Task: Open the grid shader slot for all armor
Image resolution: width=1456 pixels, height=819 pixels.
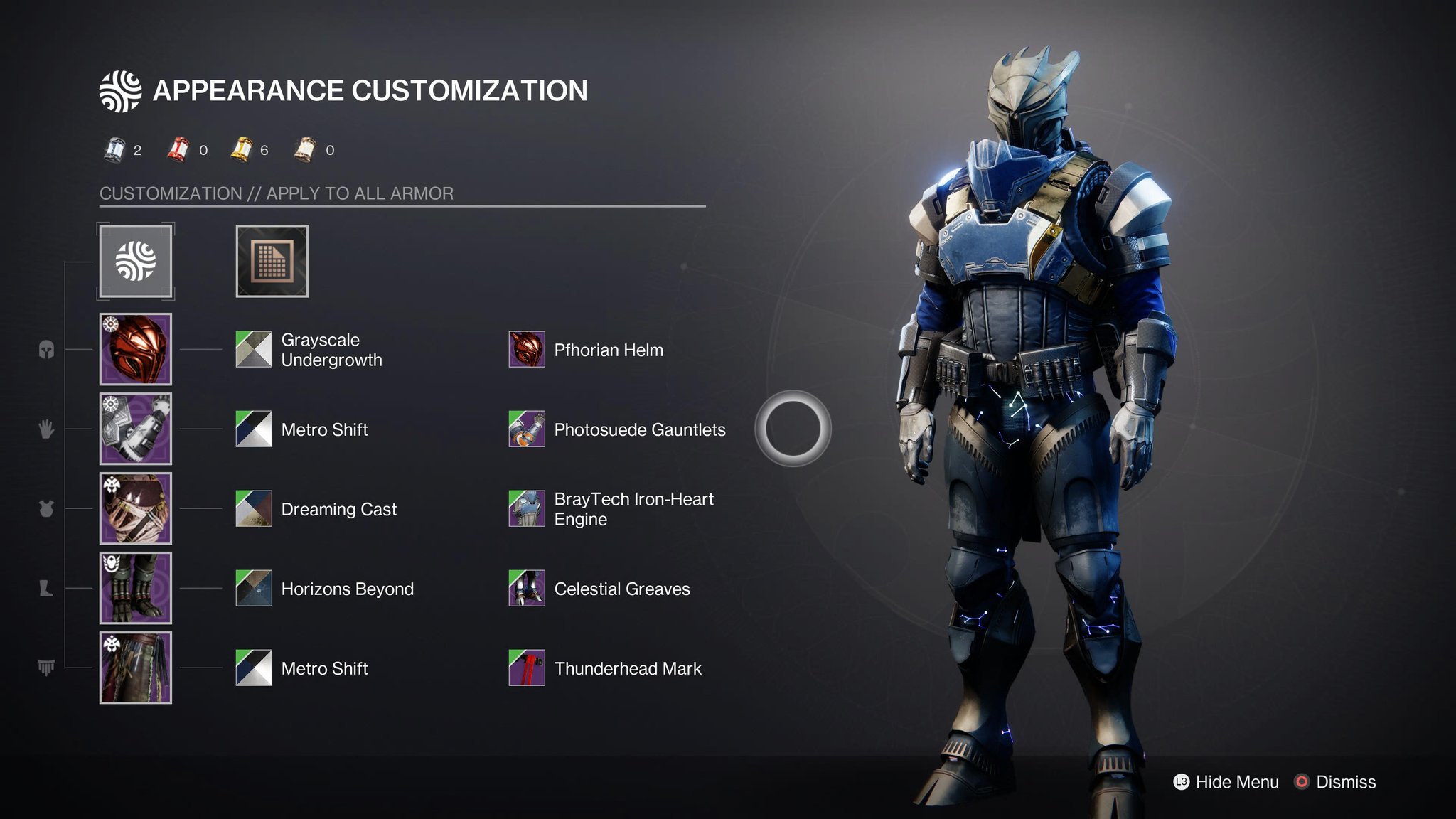Action: [272, 261]
